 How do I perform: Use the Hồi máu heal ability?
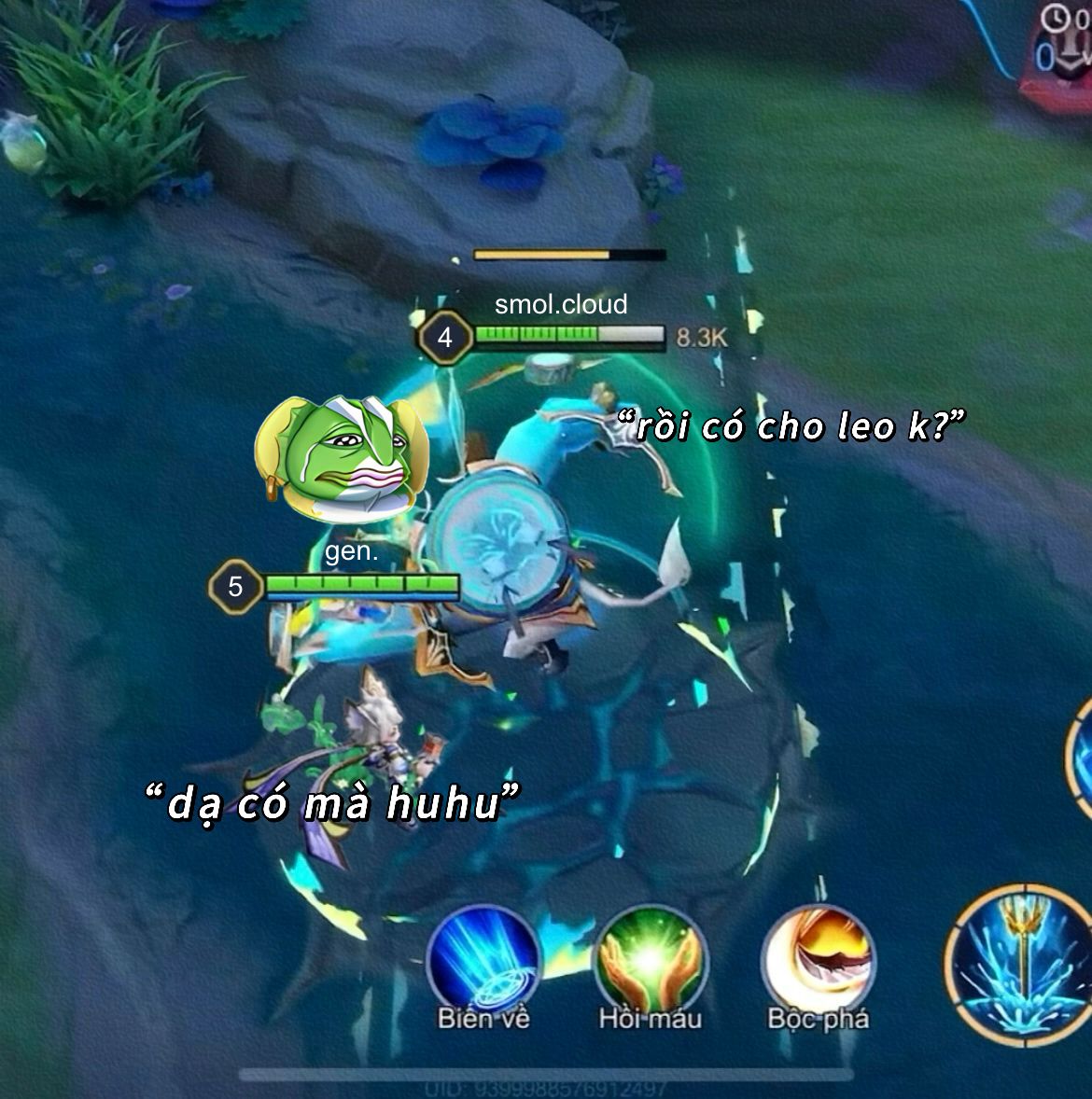click(x=650, y=960)
